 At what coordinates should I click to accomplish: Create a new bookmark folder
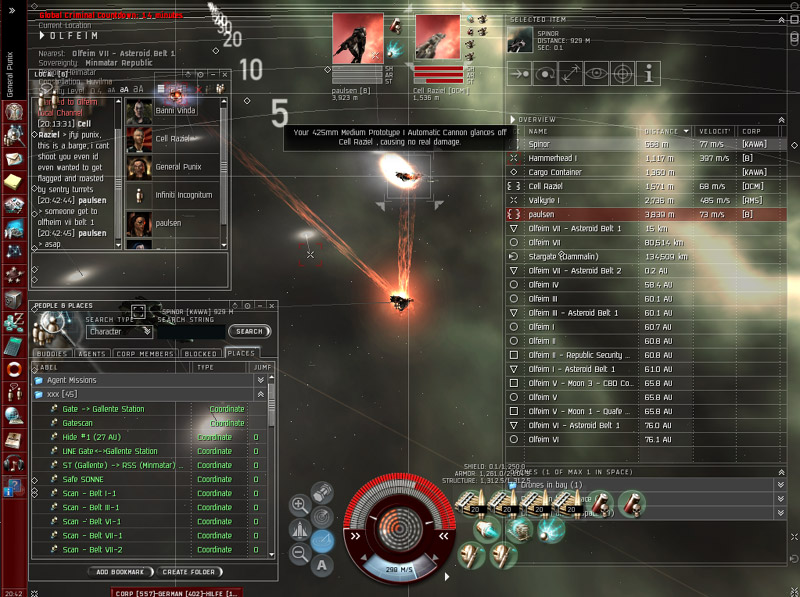click(188, 572)
